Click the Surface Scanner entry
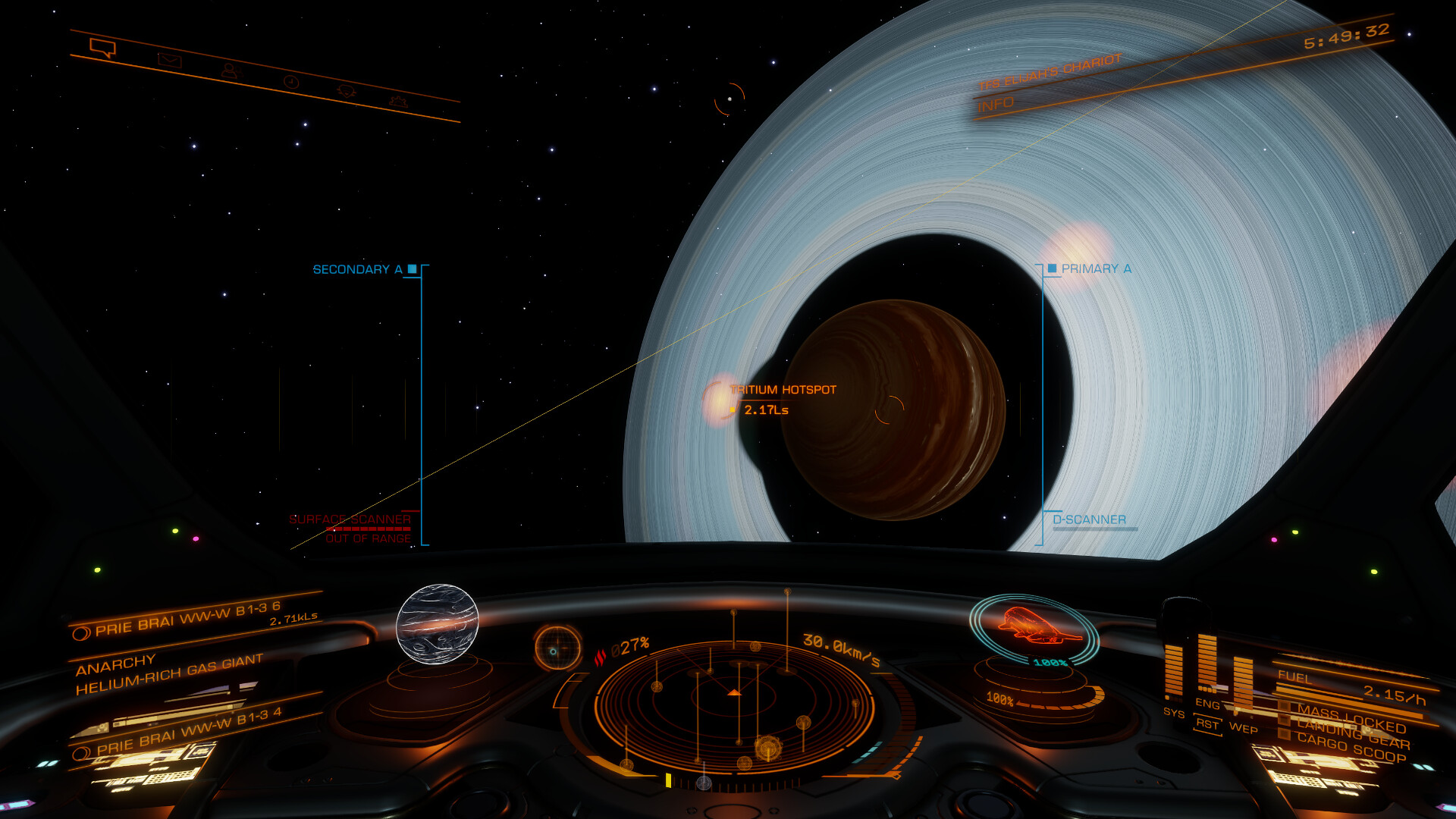Screen dimensions: 1456x819 point(350,519)
